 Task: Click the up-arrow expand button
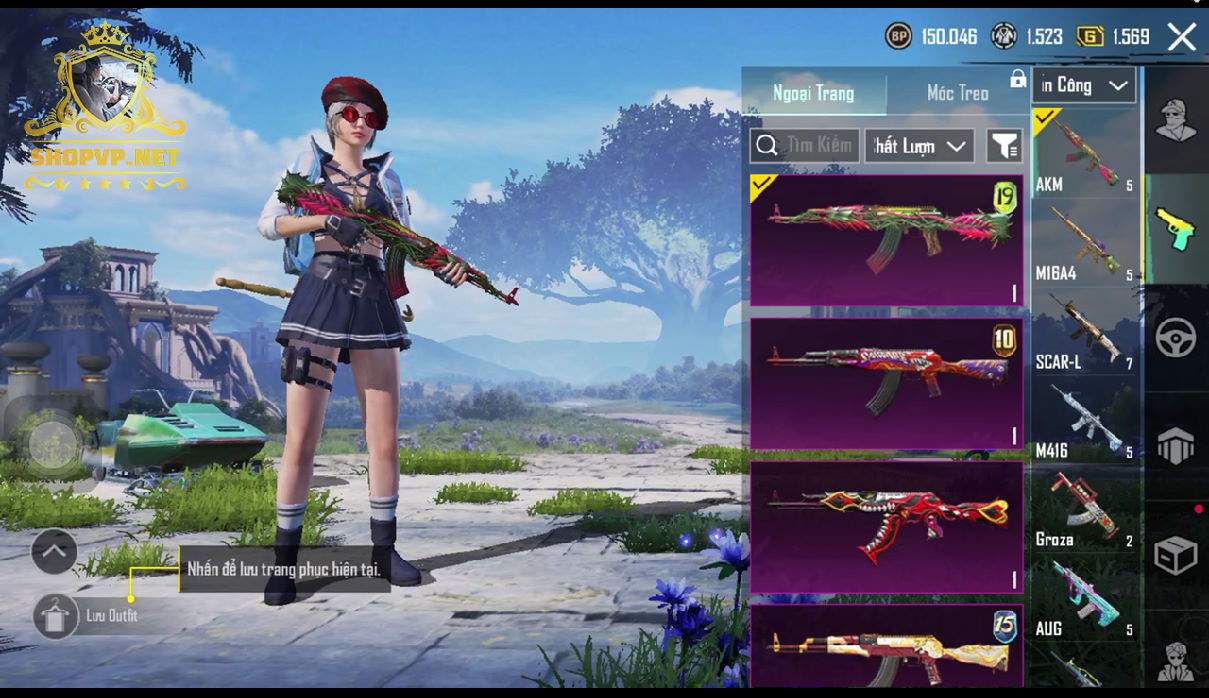(x=54, y=550)
